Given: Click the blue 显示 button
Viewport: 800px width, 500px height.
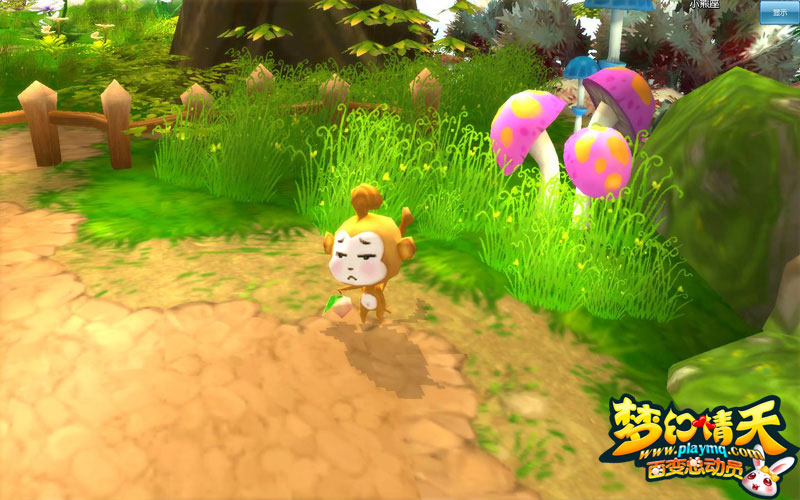Looking at the screenshot, I should (779, 12).
